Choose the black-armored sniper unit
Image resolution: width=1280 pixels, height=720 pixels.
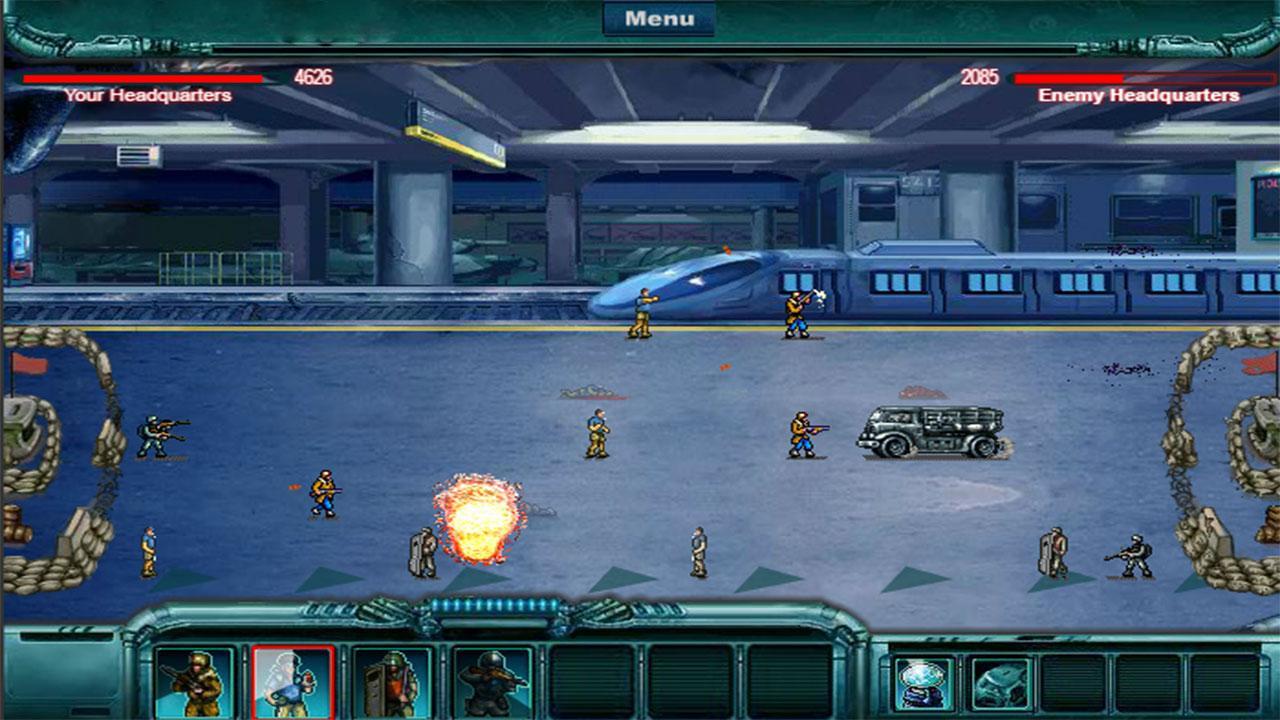pos(492,683)
